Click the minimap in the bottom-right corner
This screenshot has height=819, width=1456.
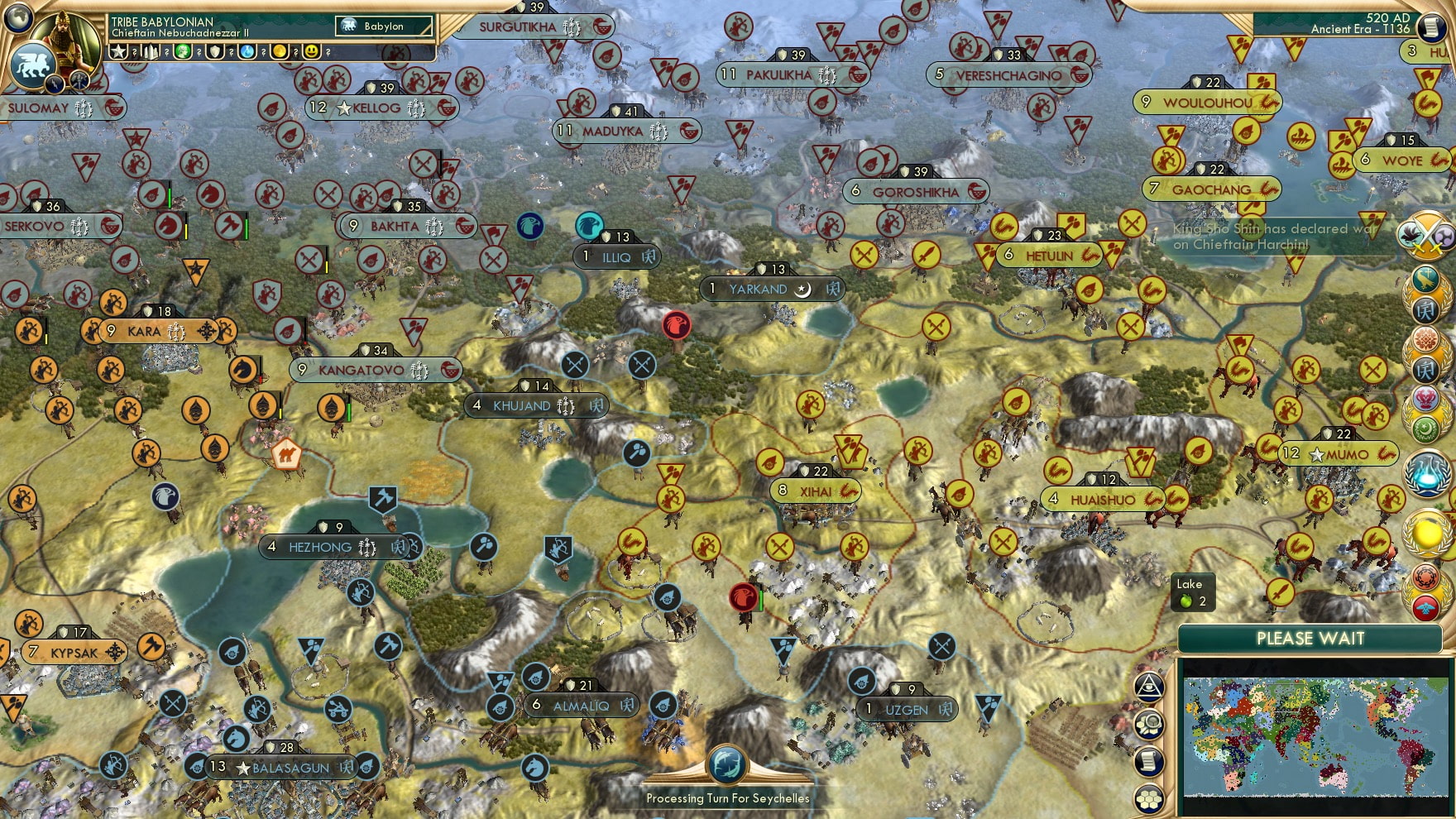1315,736
